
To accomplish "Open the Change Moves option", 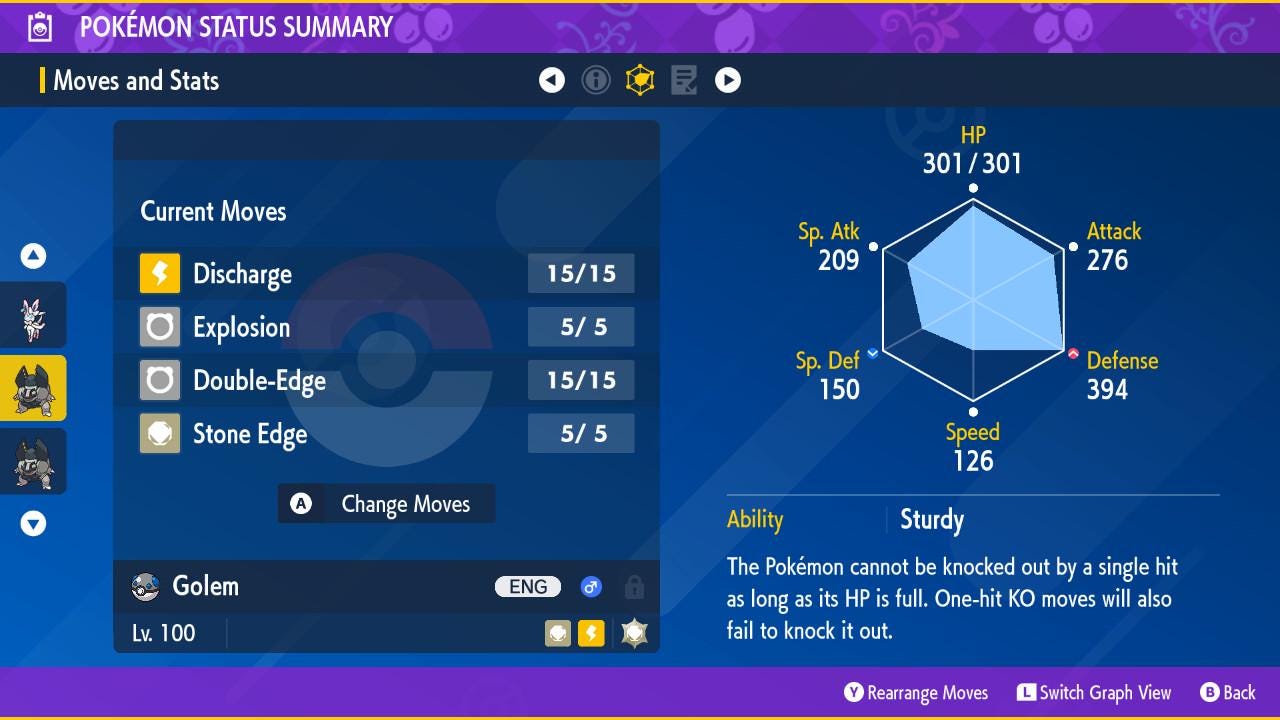I will 386,504.
